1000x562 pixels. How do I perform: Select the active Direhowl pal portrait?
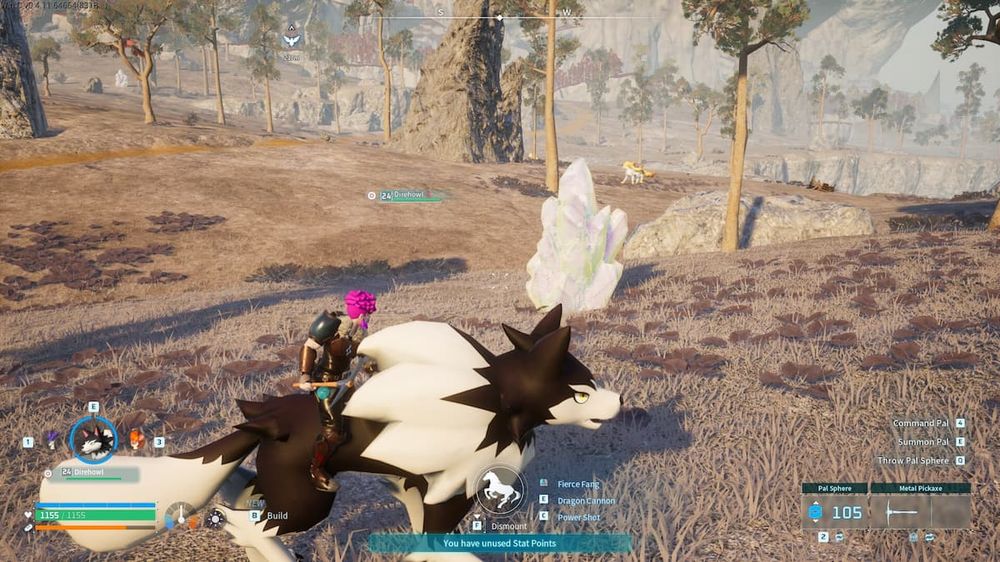93,440
